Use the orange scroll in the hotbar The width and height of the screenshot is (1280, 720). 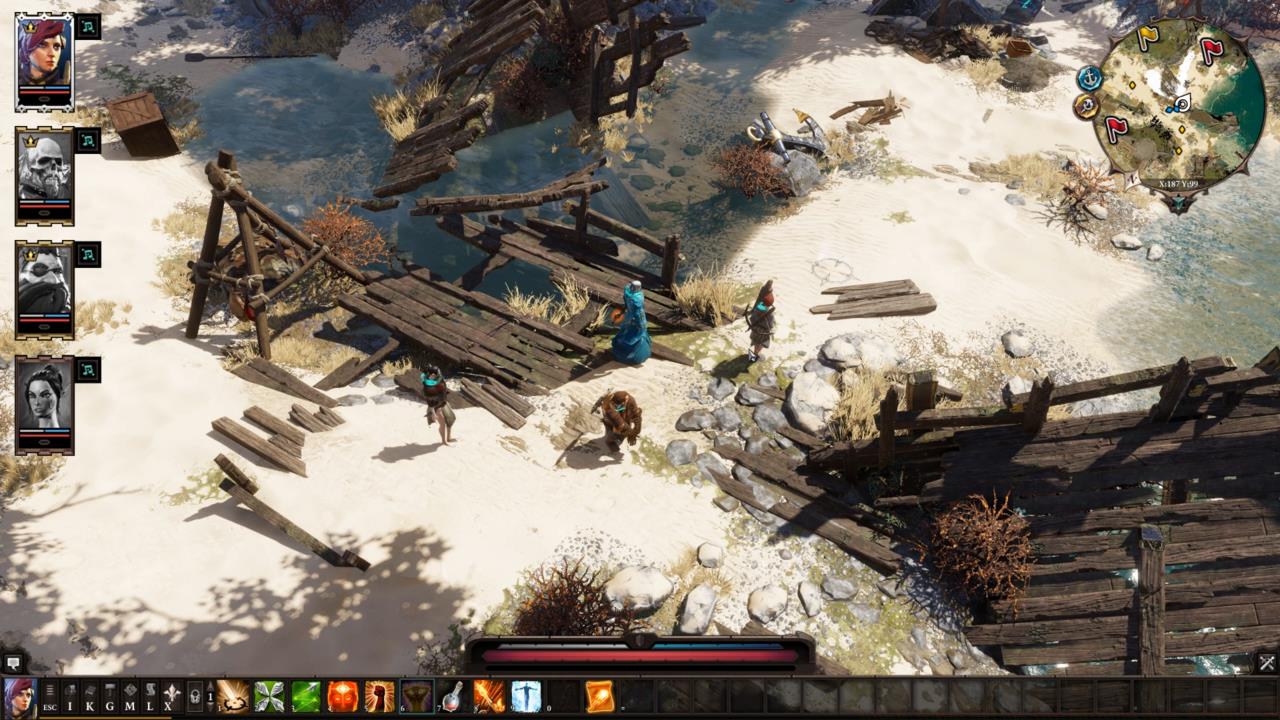600,696
